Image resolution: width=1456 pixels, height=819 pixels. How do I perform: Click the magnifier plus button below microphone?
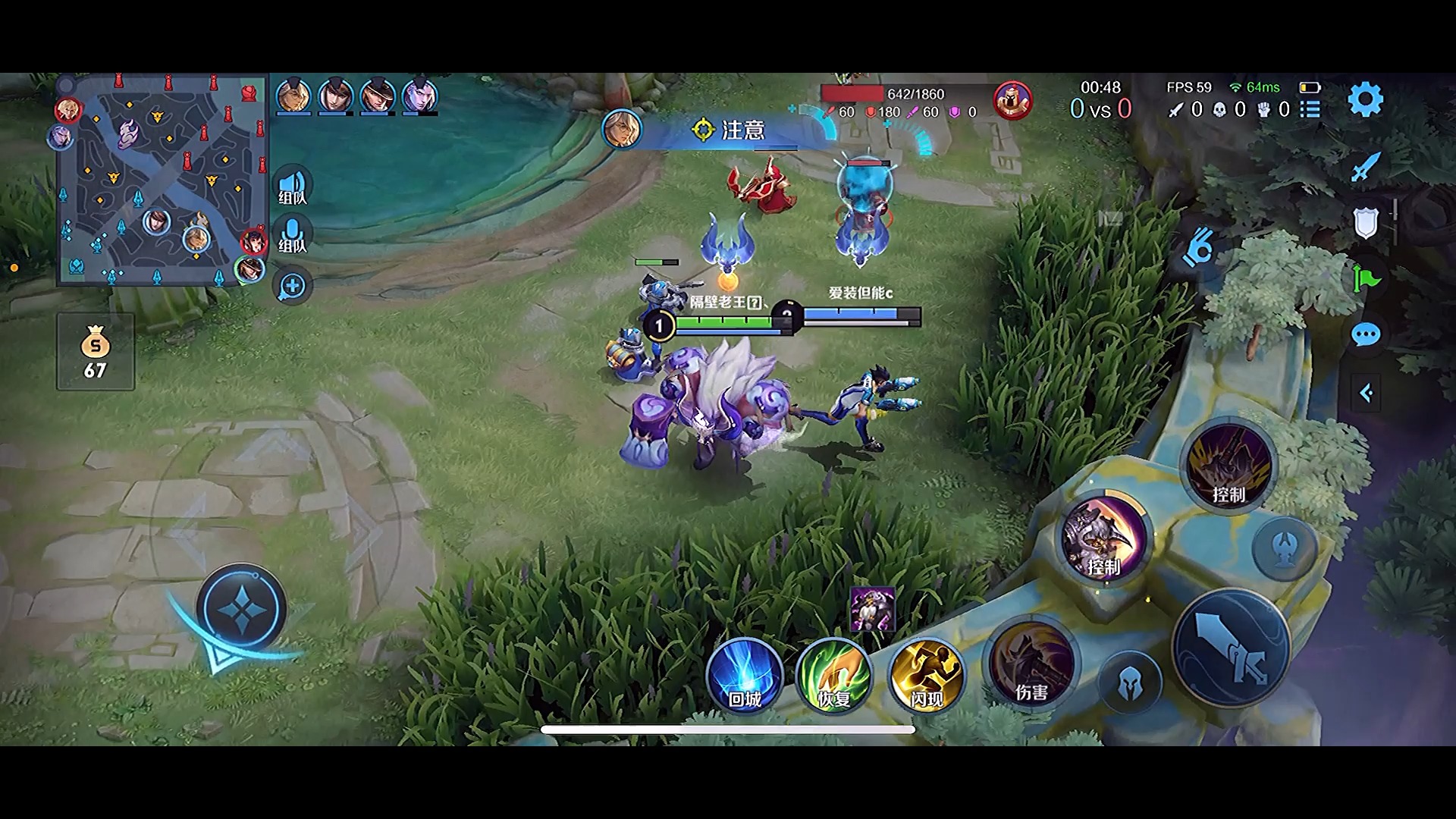[292, 286]
